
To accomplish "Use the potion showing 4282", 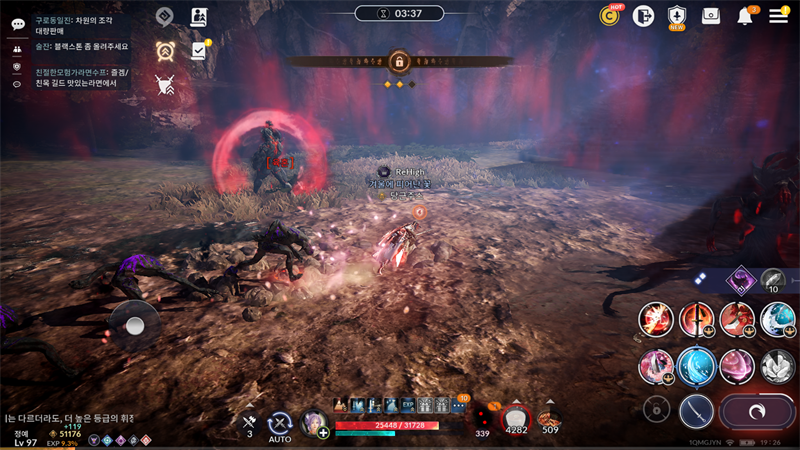I will click(516, 418).
